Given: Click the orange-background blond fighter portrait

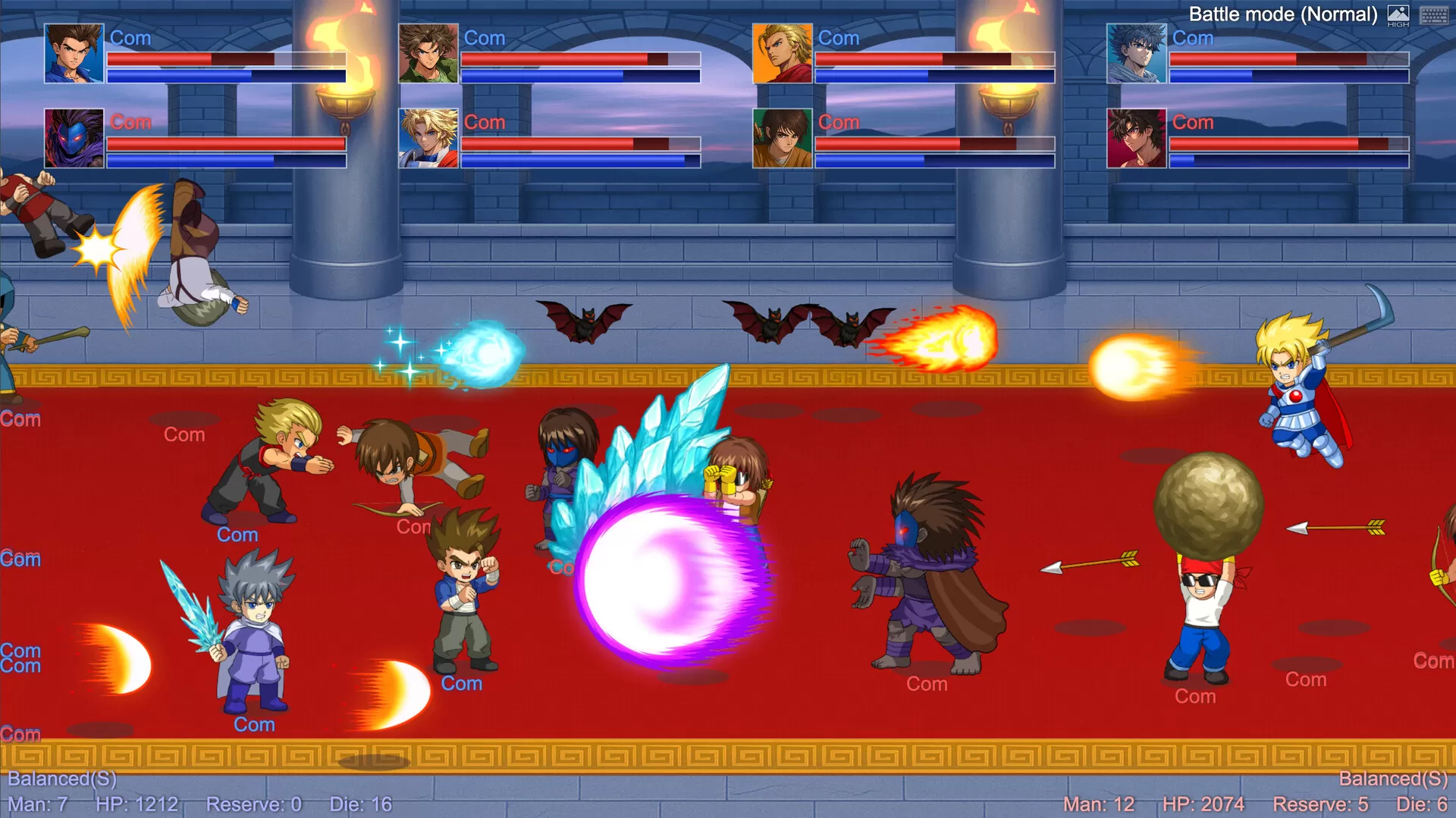Looking at the screenshot, I should (x=781, y=55).
